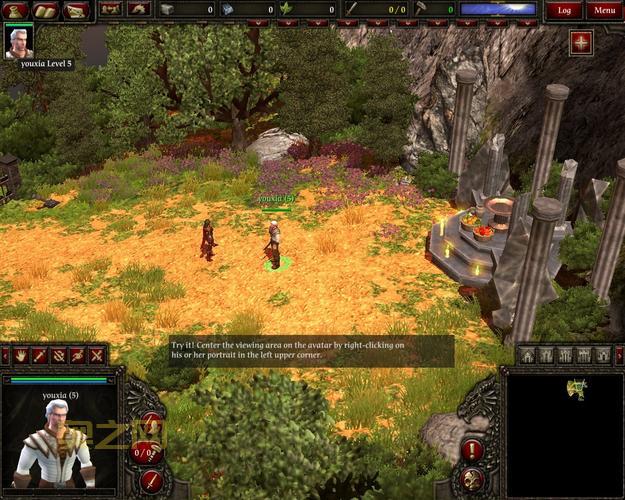Click the minimap display

tap(565, 434)
